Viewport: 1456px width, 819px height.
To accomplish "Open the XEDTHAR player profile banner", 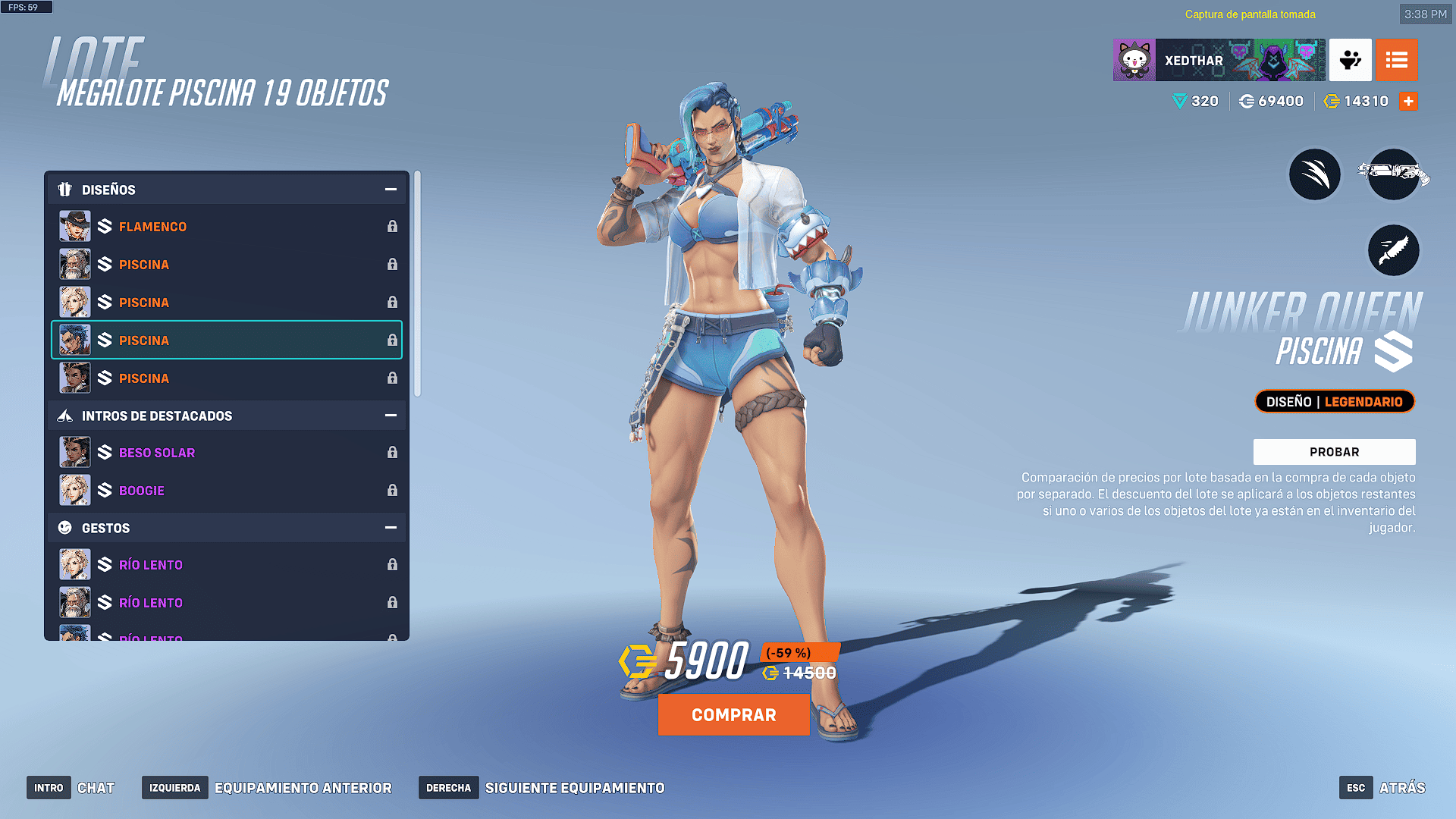I will pyautogui.click(x=1219, y=61).
